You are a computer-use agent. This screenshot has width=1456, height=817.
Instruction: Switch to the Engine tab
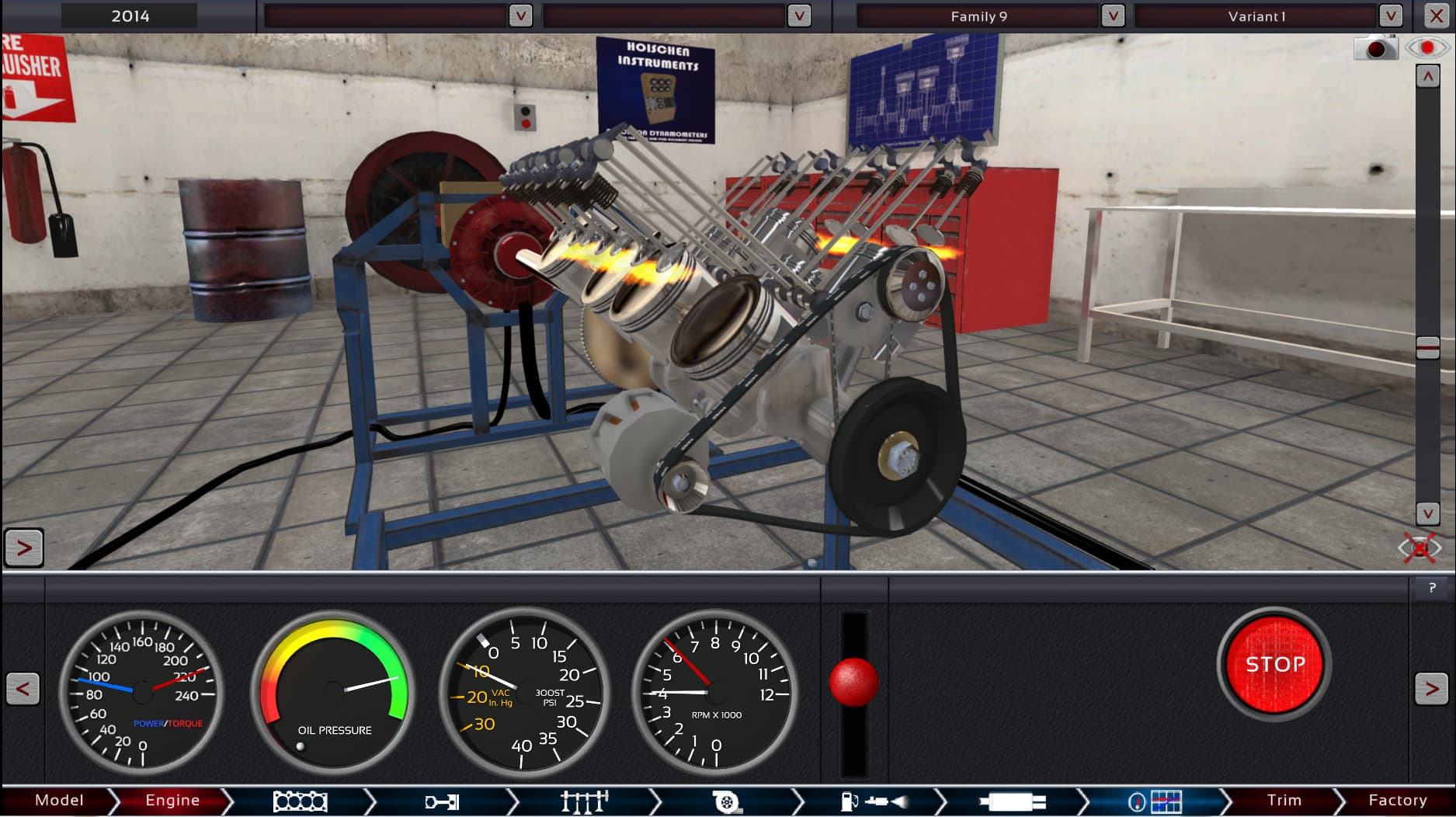172,800
